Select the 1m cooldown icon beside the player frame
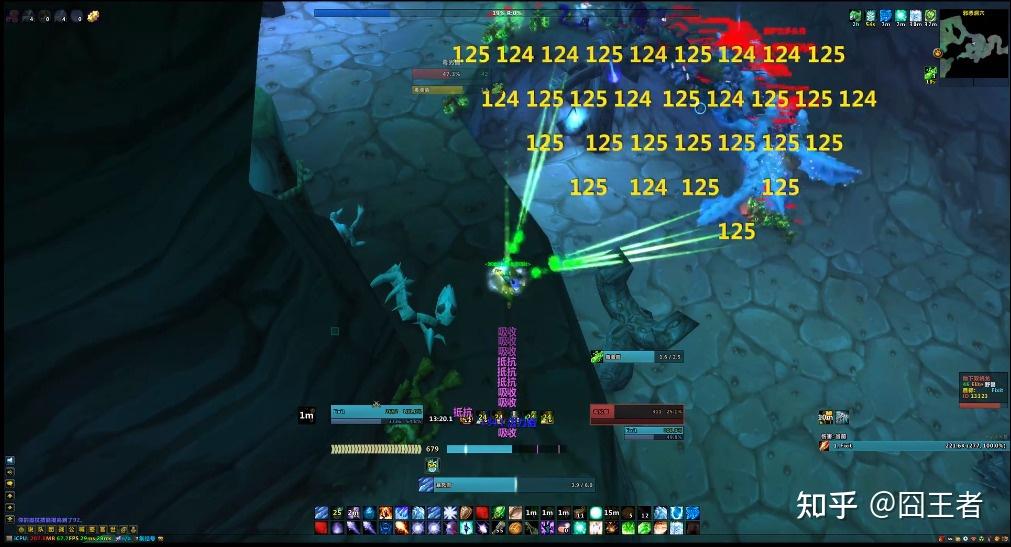This screenshot has height=547, width=1011. 307,415
